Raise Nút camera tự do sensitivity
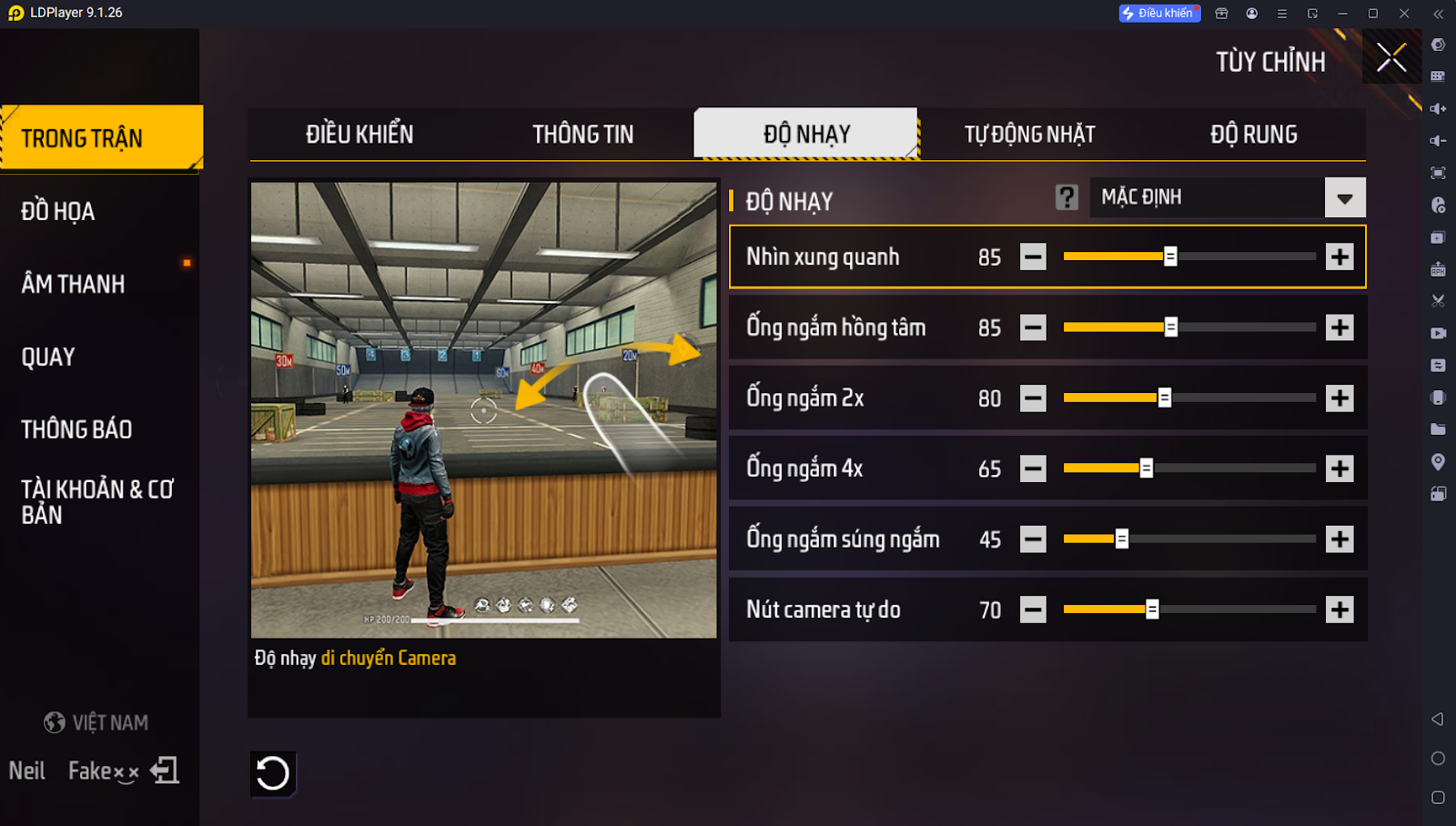Image resolution: width=1456 pixels, height=826 pixels. pos(1340,609)
